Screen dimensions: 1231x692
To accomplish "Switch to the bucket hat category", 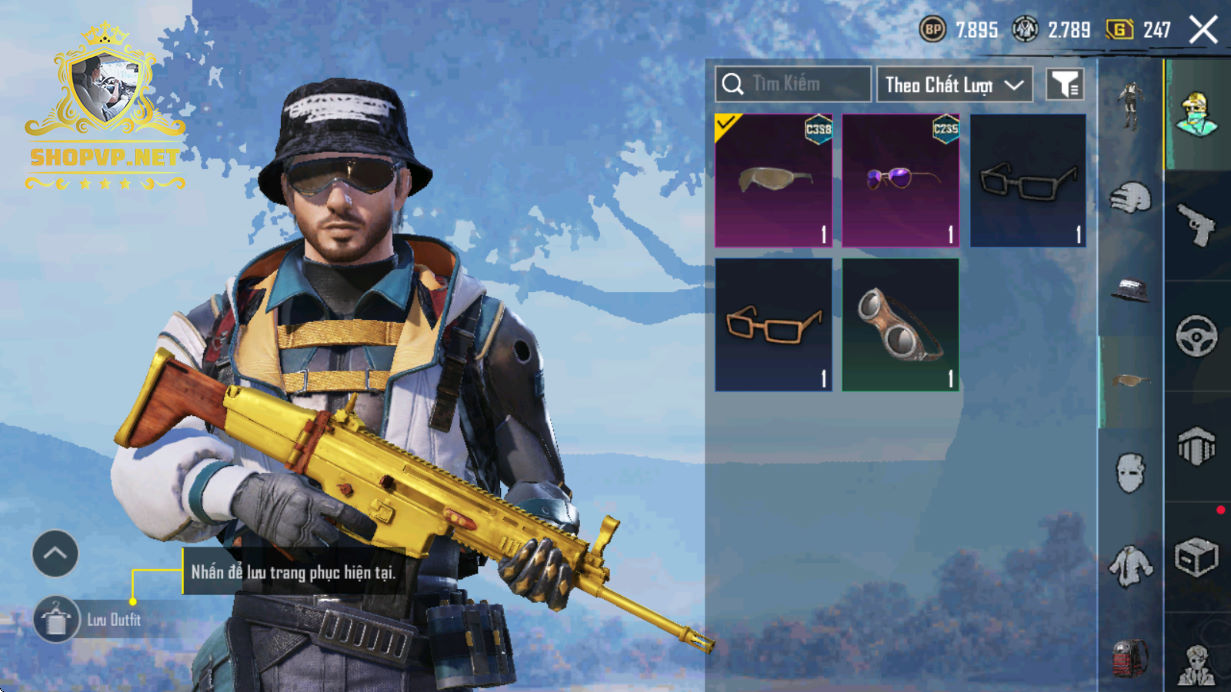I will coord(1130,289).
